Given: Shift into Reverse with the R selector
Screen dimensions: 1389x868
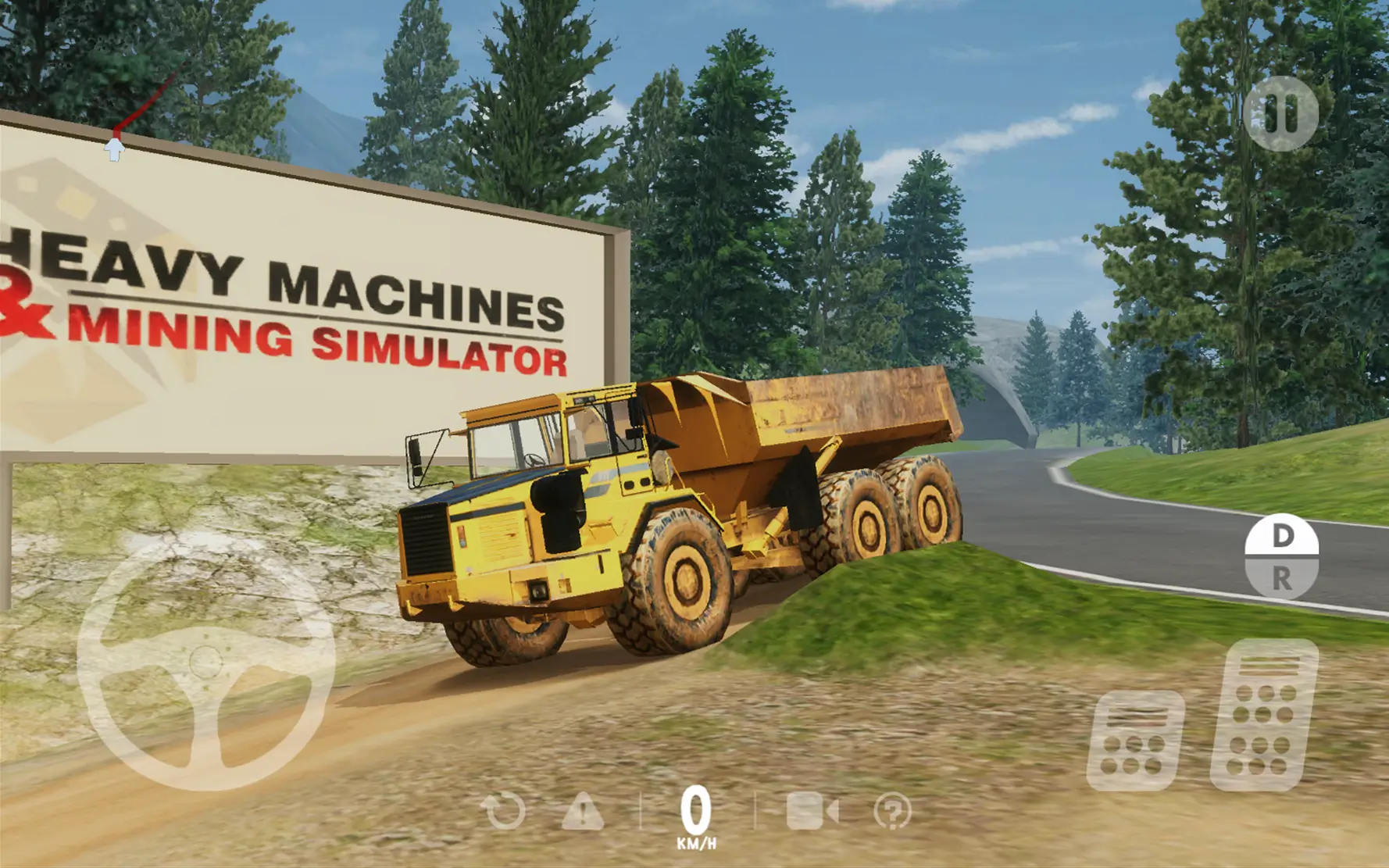Looking at the screenshot, I should [x=1282, y=579].
